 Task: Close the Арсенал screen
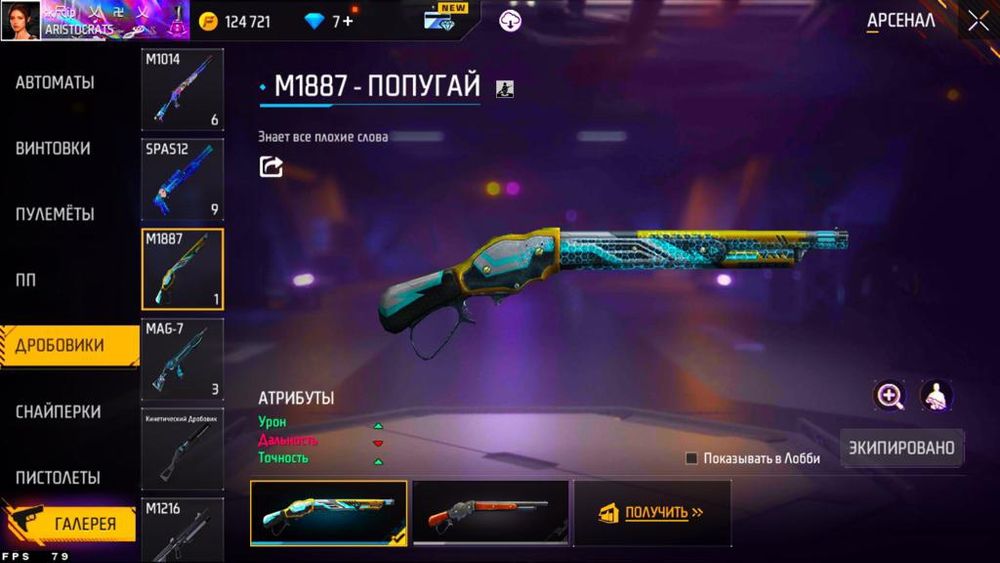pyautogui.click(x=977, y=21)
